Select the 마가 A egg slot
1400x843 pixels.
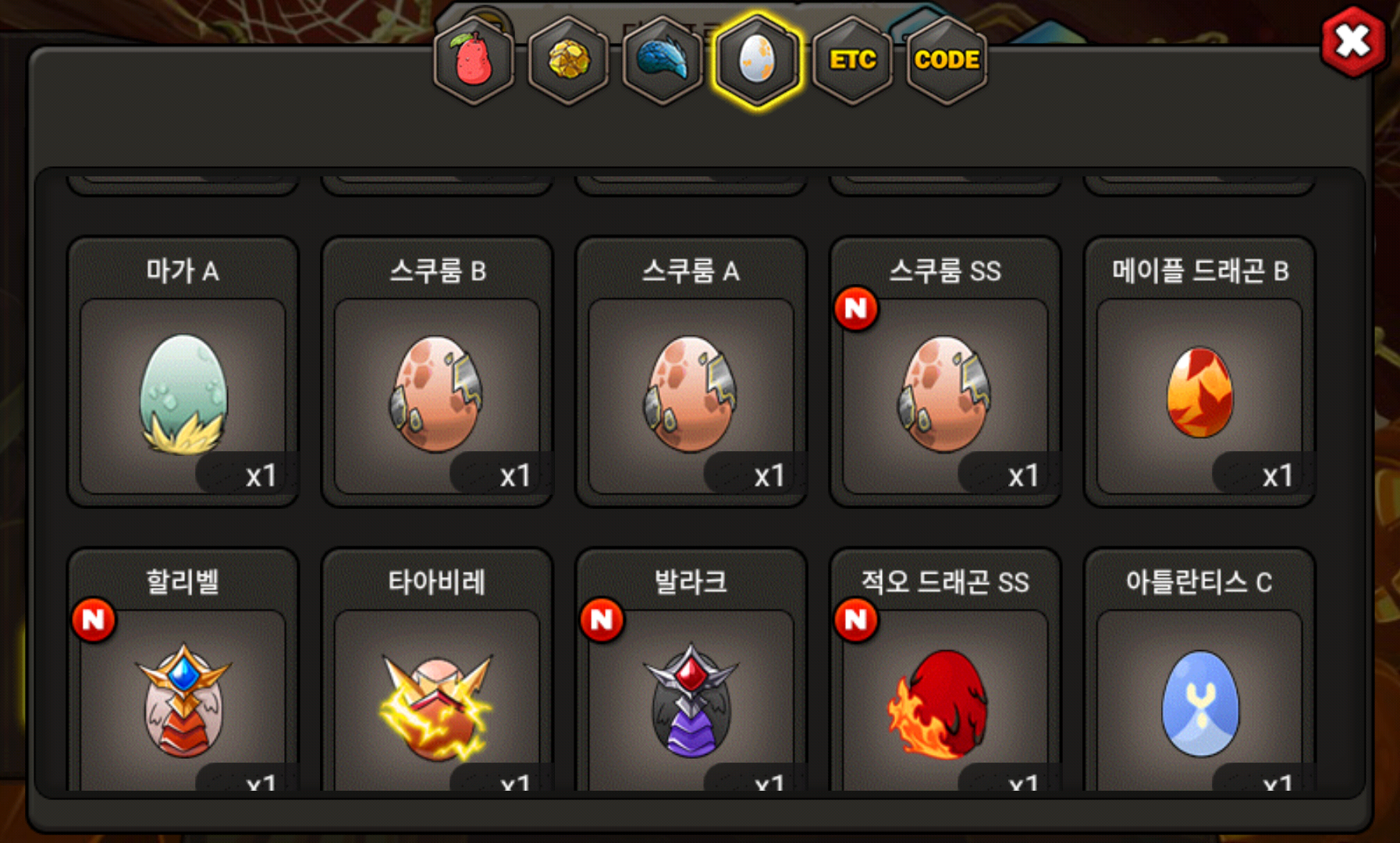click(183, 394)
